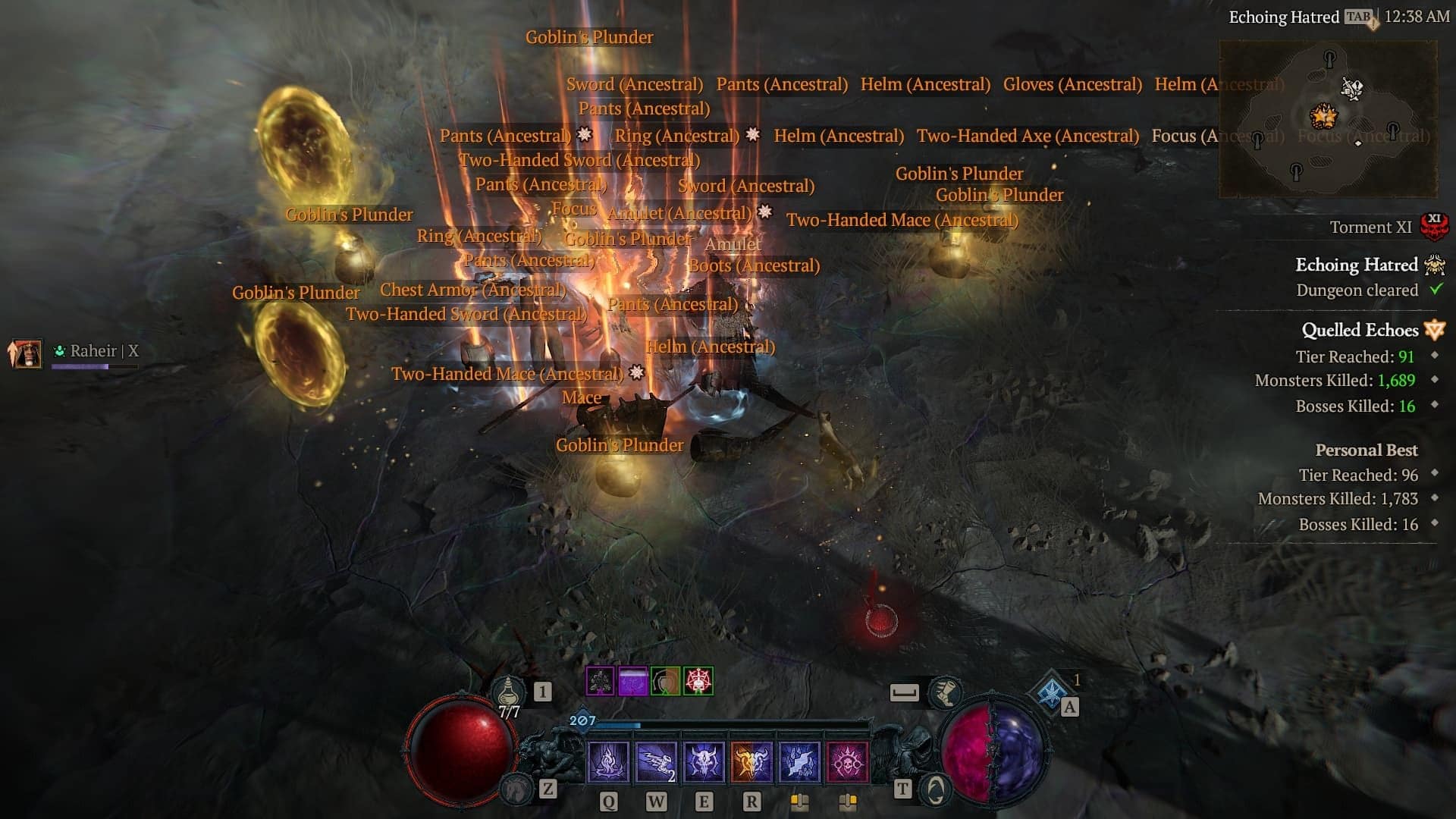Click a consumable slot right of the R key
This screenshot has height=819, width=1456.
800,798
